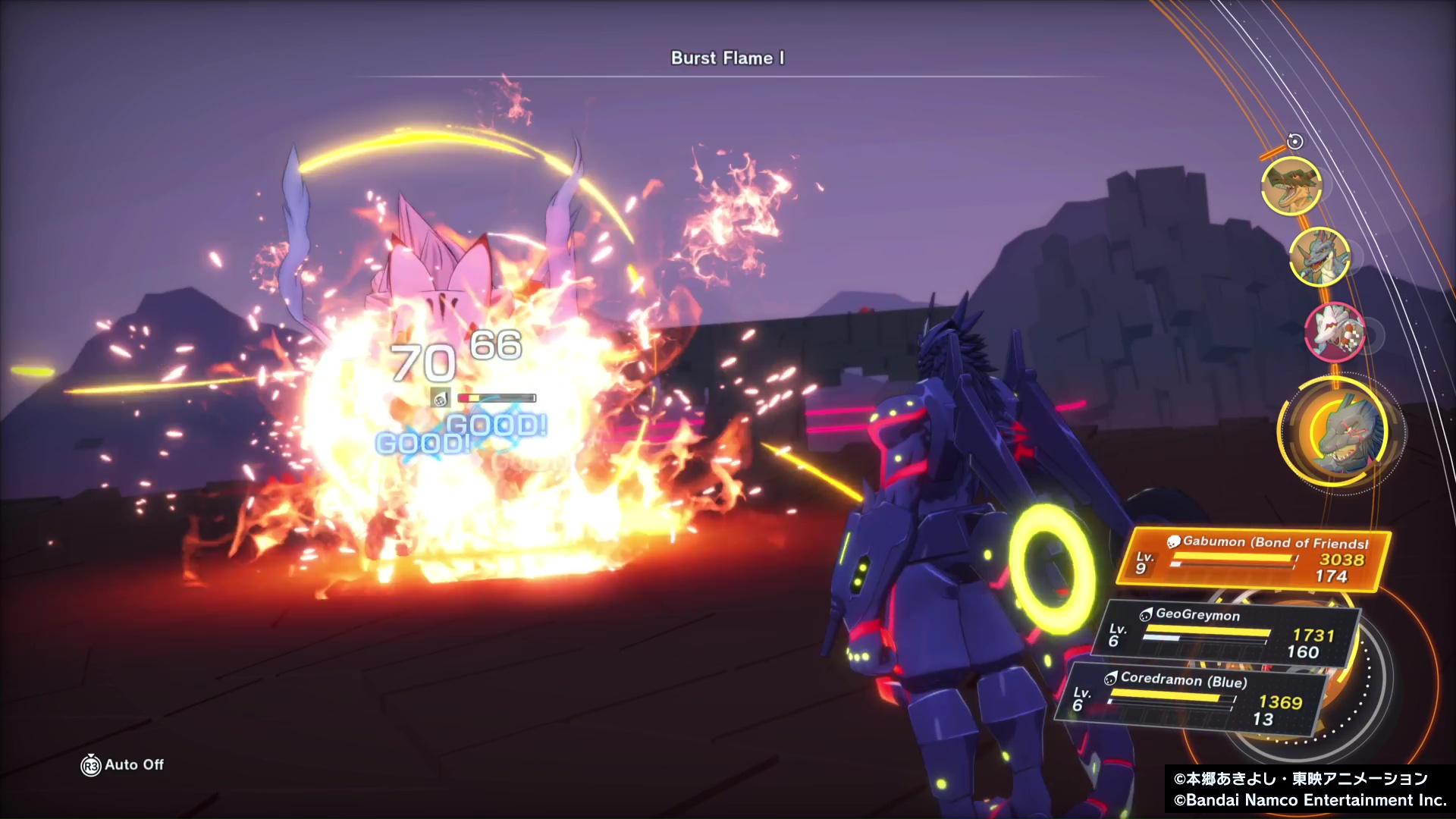Select the blue Coredramon turn order portrait
Image resolution: width=1456 pixels, height=819 pixels.
coord(1319,257)
